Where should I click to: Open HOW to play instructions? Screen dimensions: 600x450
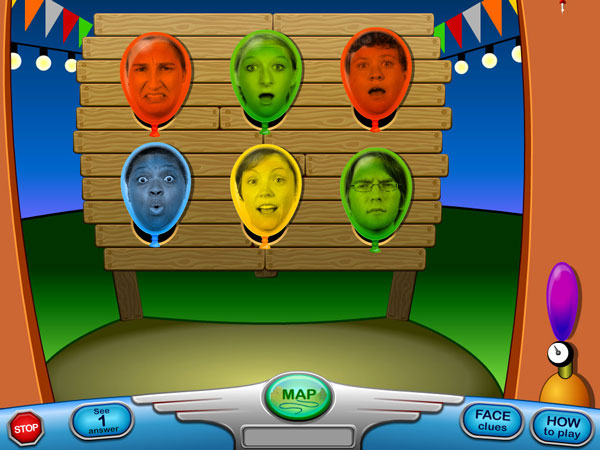[562, 426]
